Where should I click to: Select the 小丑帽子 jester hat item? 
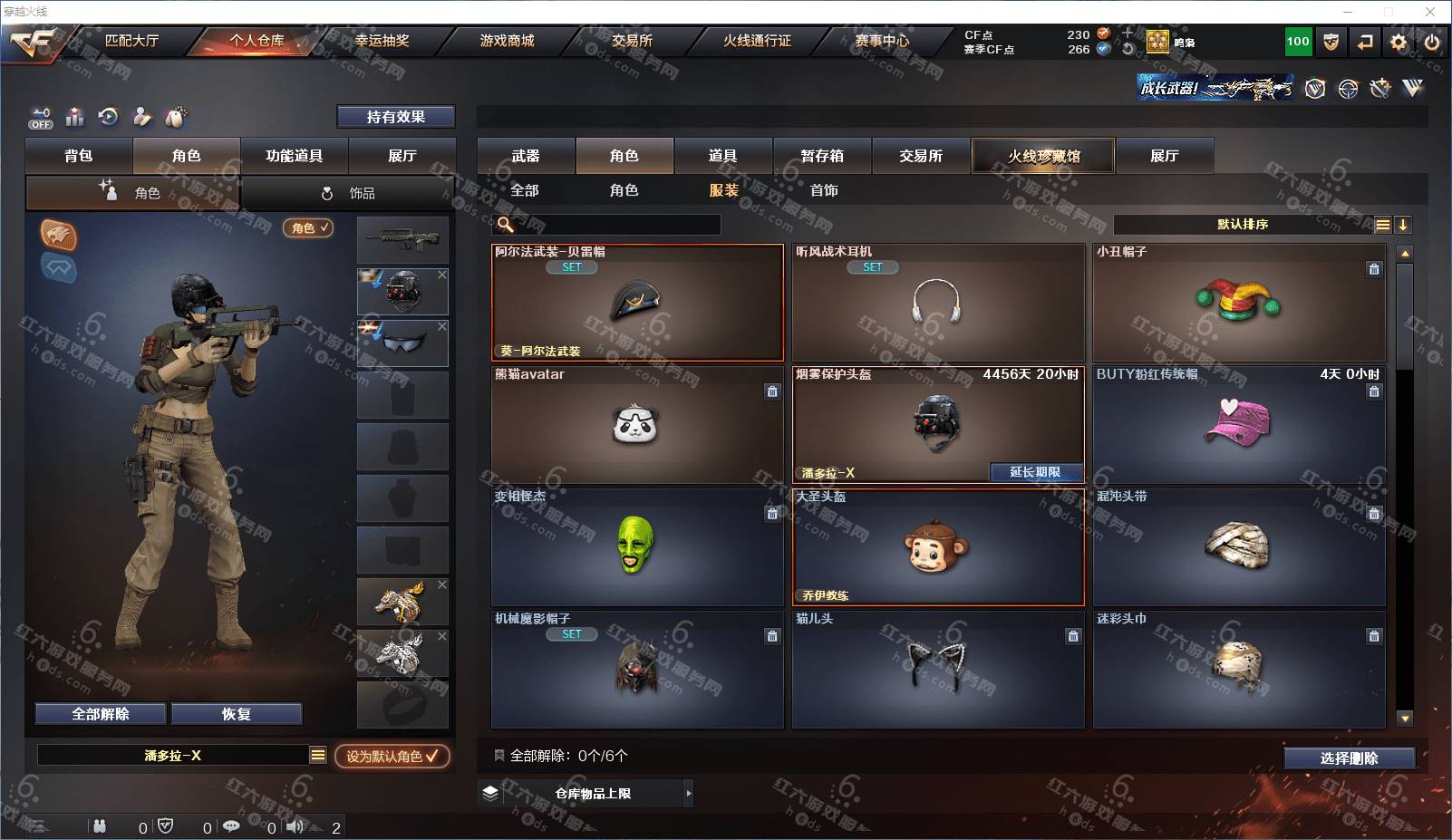pos(1238,303)
